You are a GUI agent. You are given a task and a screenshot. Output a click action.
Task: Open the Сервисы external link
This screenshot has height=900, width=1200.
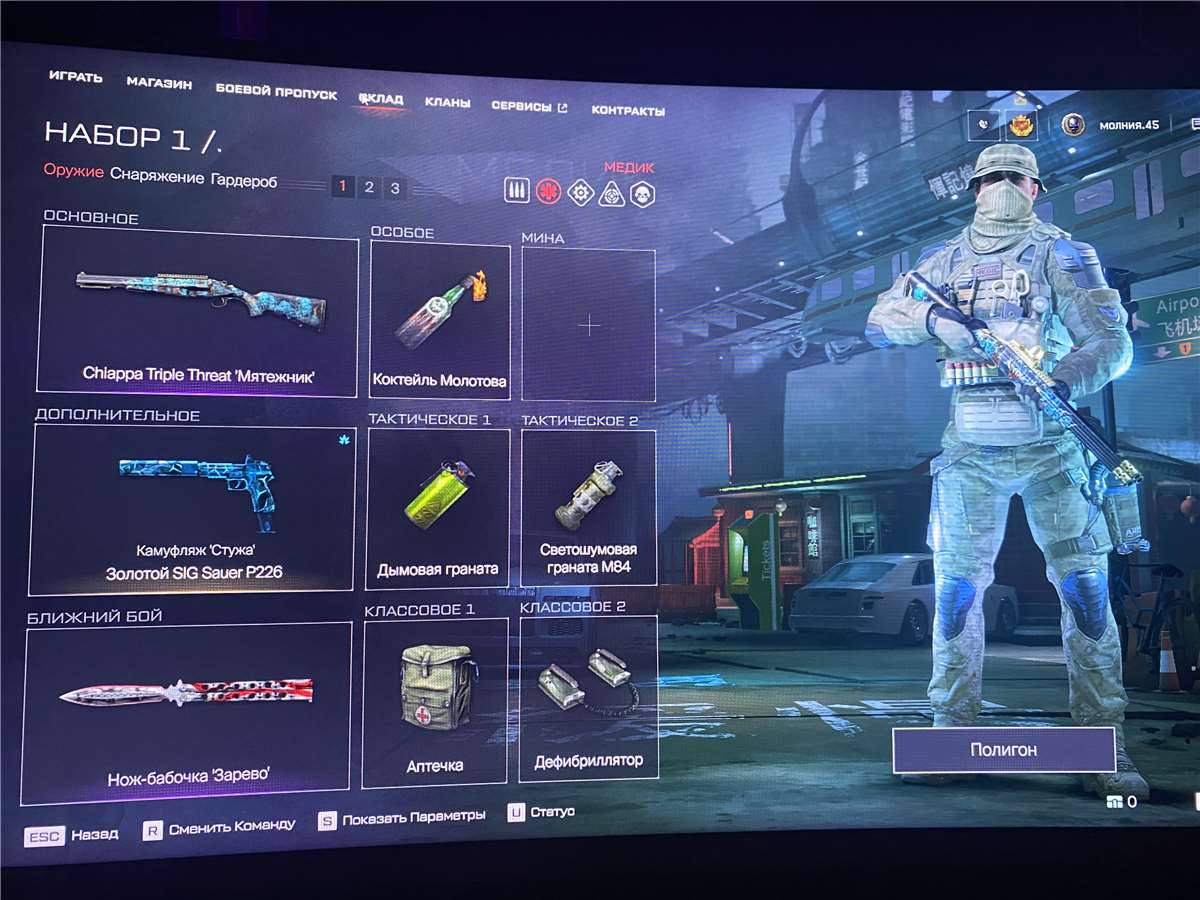[529, 106]
